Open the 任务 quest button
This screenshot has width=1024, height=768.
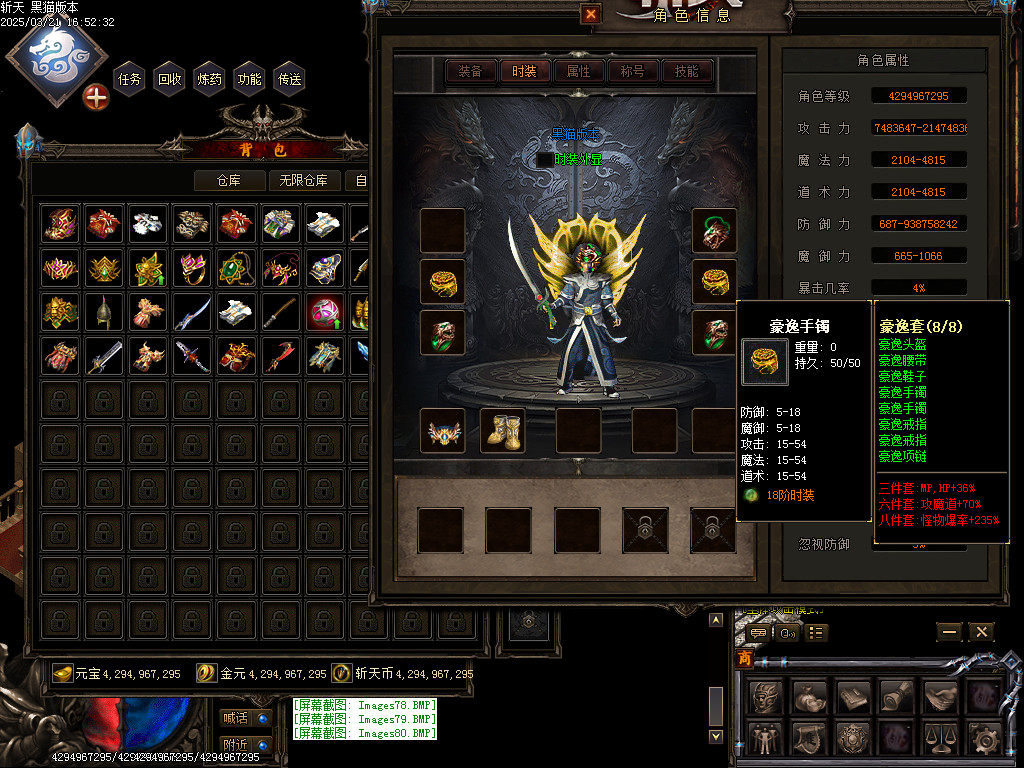[x=130, y=79]
